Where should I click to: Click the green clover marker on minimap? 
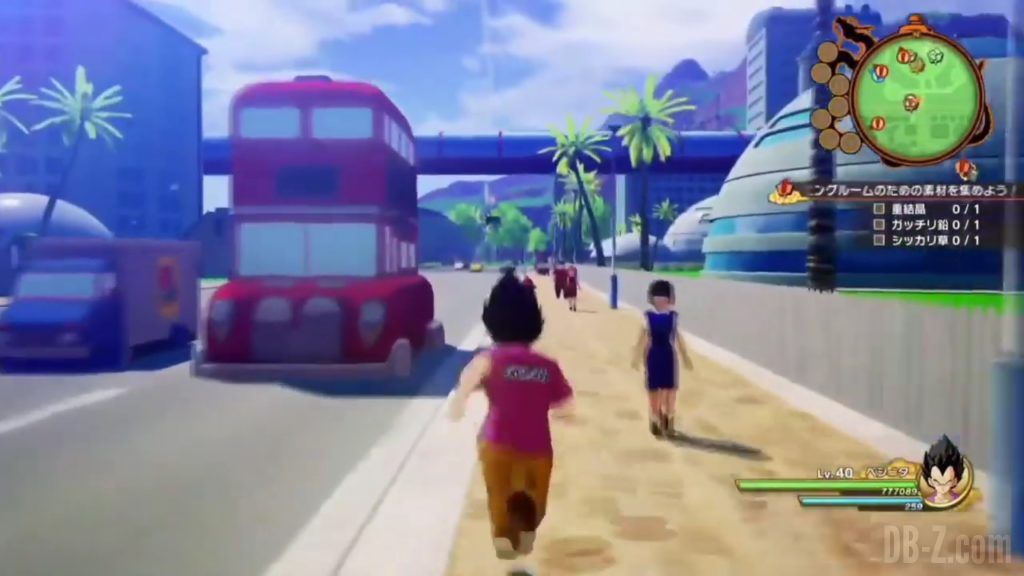pos(936,56)
